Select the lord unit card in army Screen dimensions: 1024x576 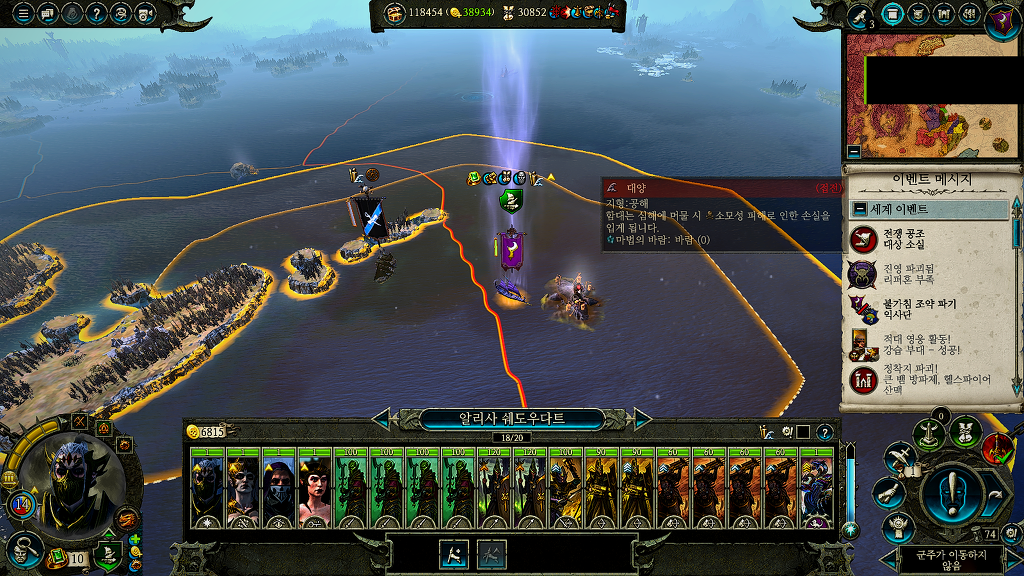point(206,488)
